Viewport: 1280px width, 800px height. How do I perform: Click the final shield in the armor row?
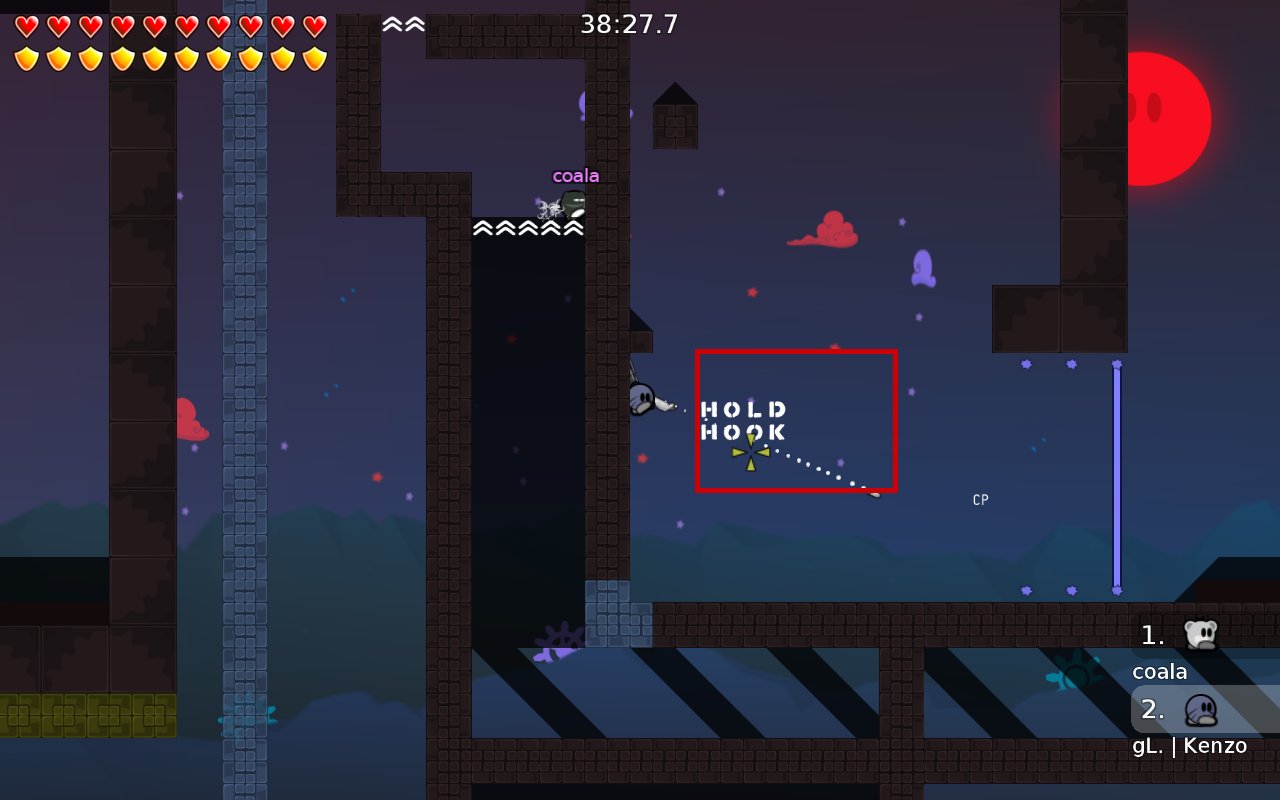(x=315, y=57)
